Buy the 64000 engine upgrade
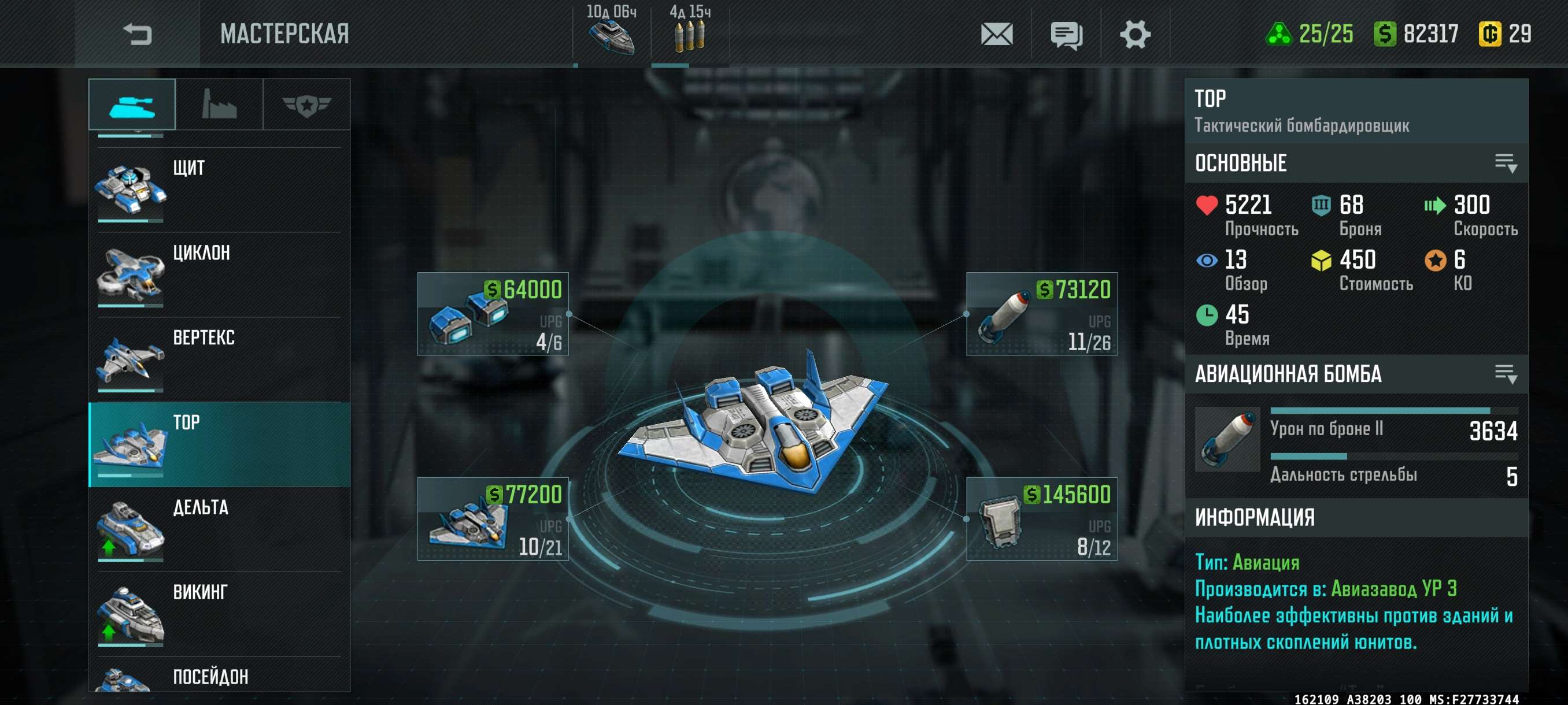This screenshot has height=705, width=1568. pyautogui.click(x=493, y=314)
